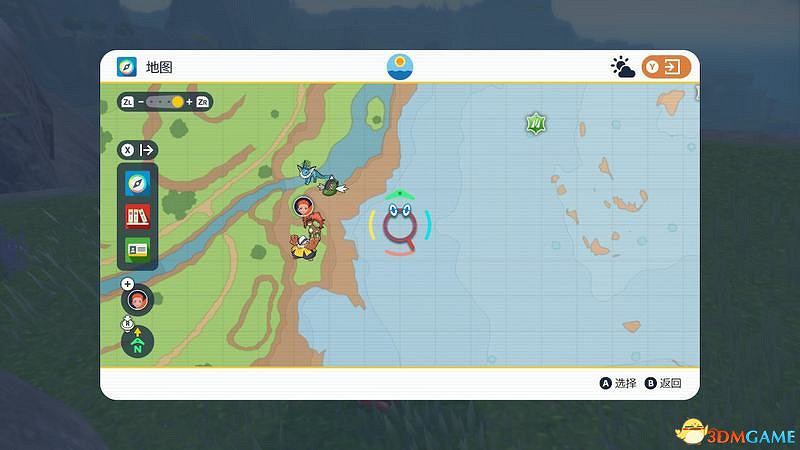Toggle the north compass orientation button
This screenshot has width=800, height=450.
(x=137, y=342)
